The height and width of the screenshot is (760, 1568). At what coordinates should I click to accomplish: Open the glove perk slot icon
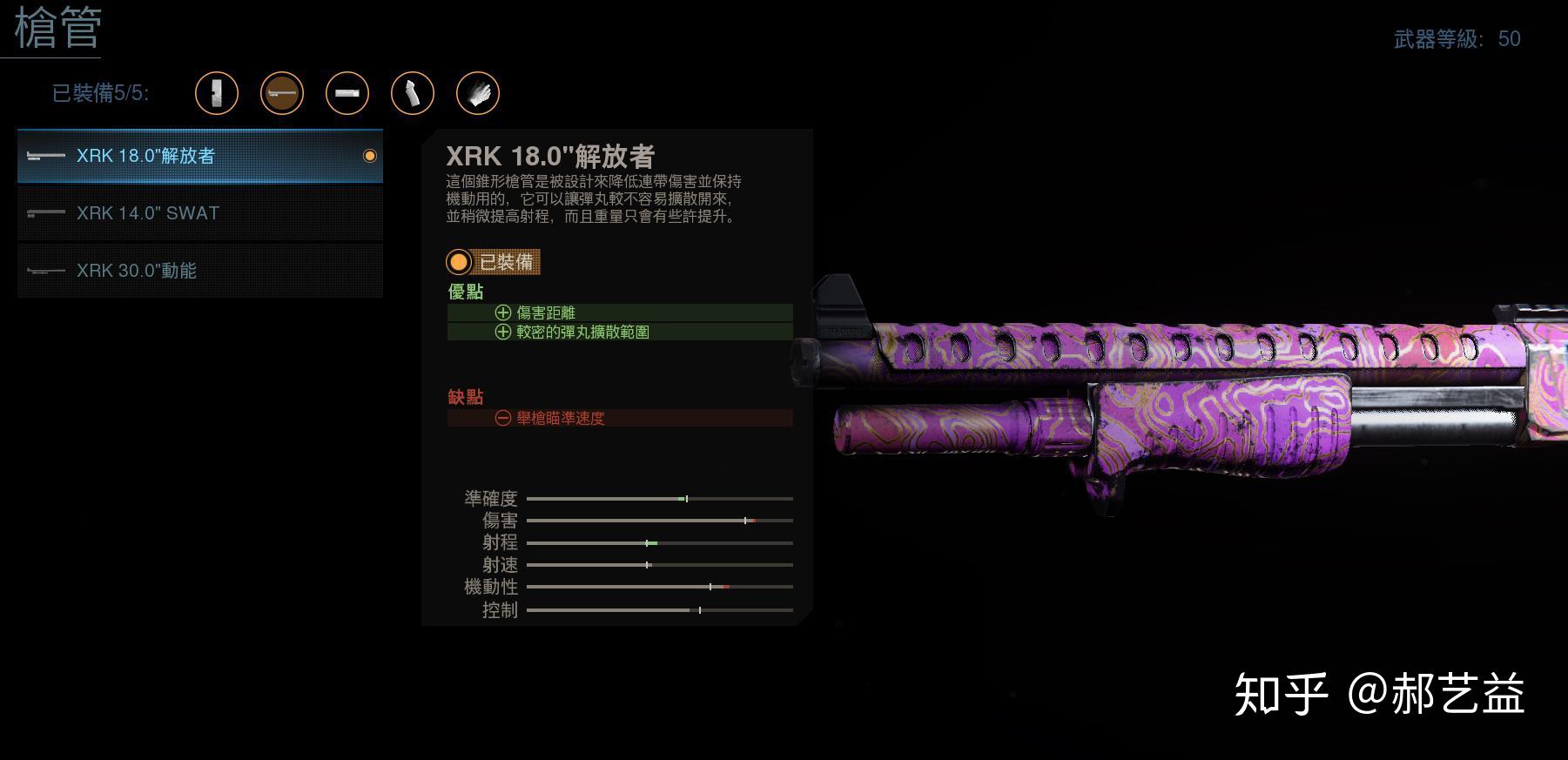click(x=478, y=93)
